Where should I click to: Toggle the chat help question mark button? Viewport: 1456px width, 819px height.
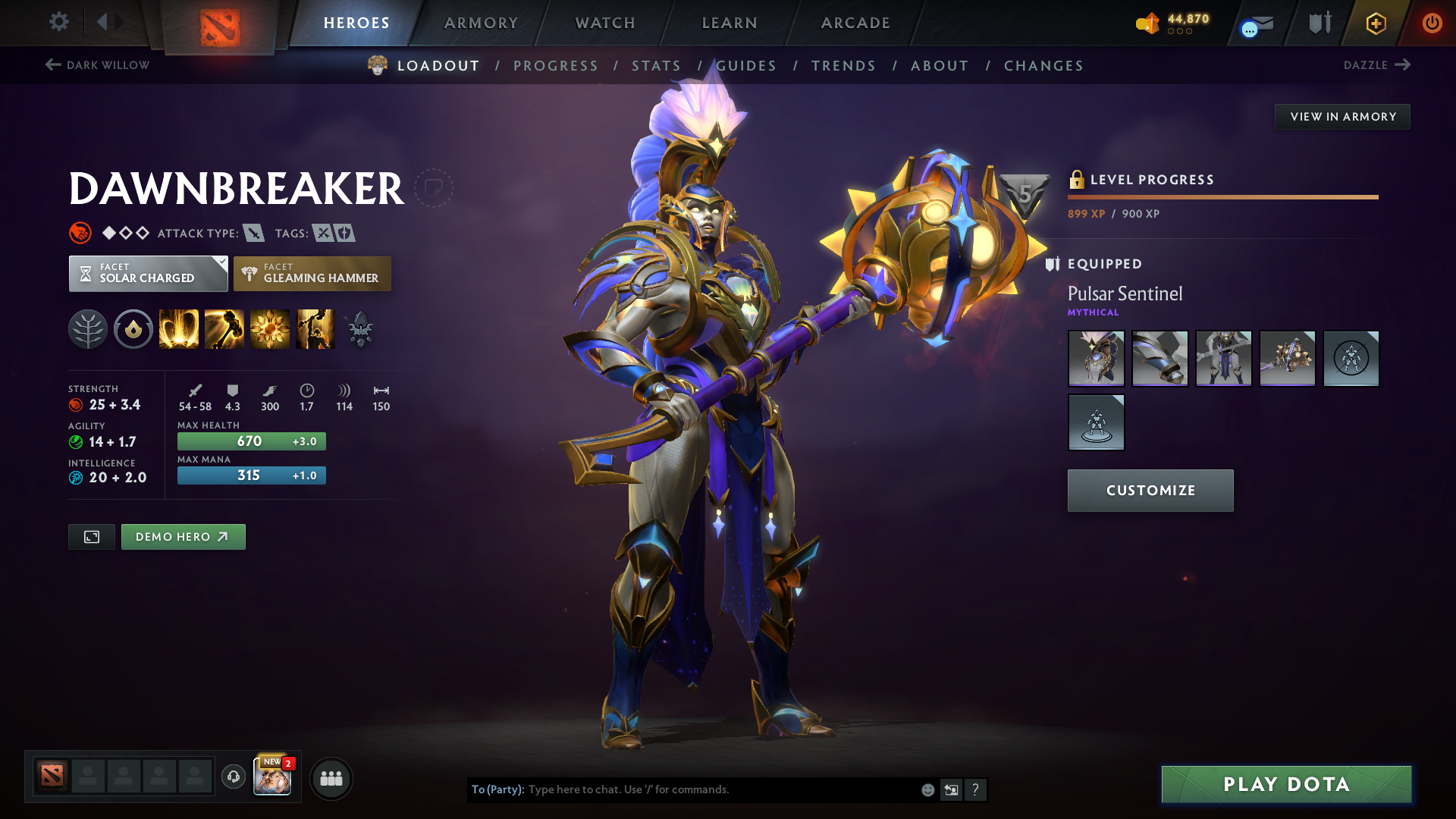click(976, 789)
